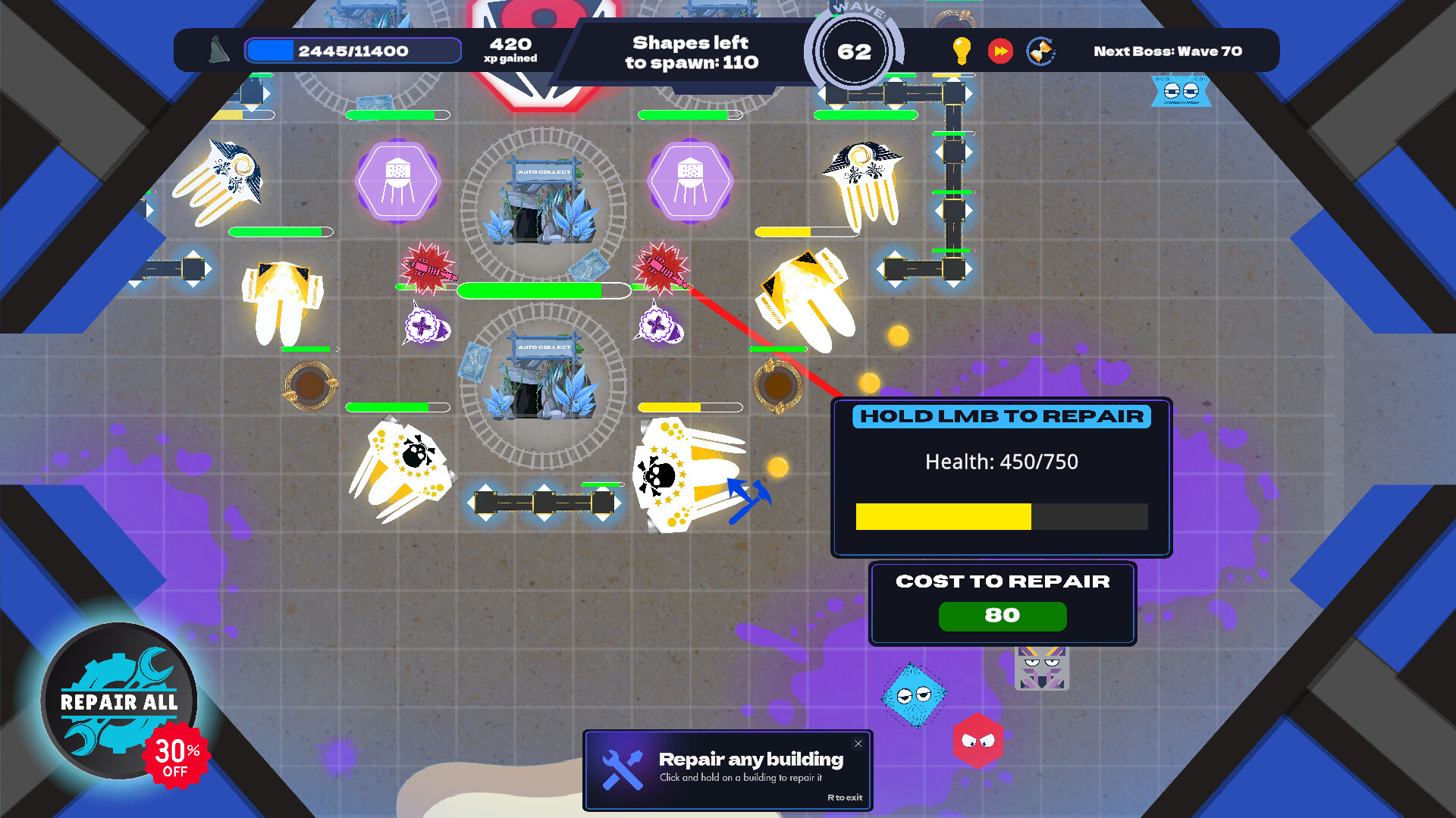This screenshot has width=1456, height=818.
Task: Click the HOLD LMB TO REPAIR header
Action: point(1001,416)
